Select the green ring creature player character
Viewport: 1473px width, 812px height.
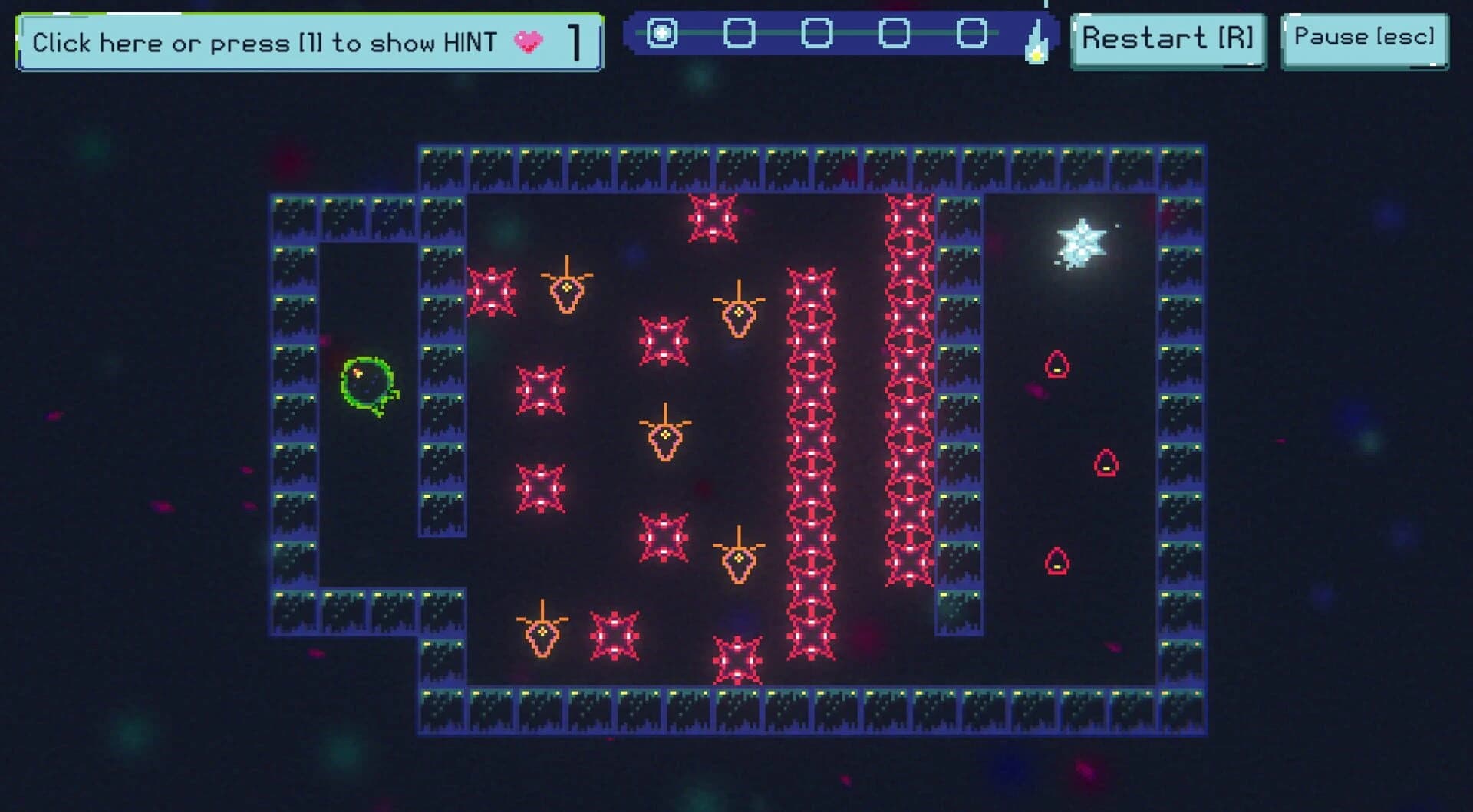[x=368, y=383]
